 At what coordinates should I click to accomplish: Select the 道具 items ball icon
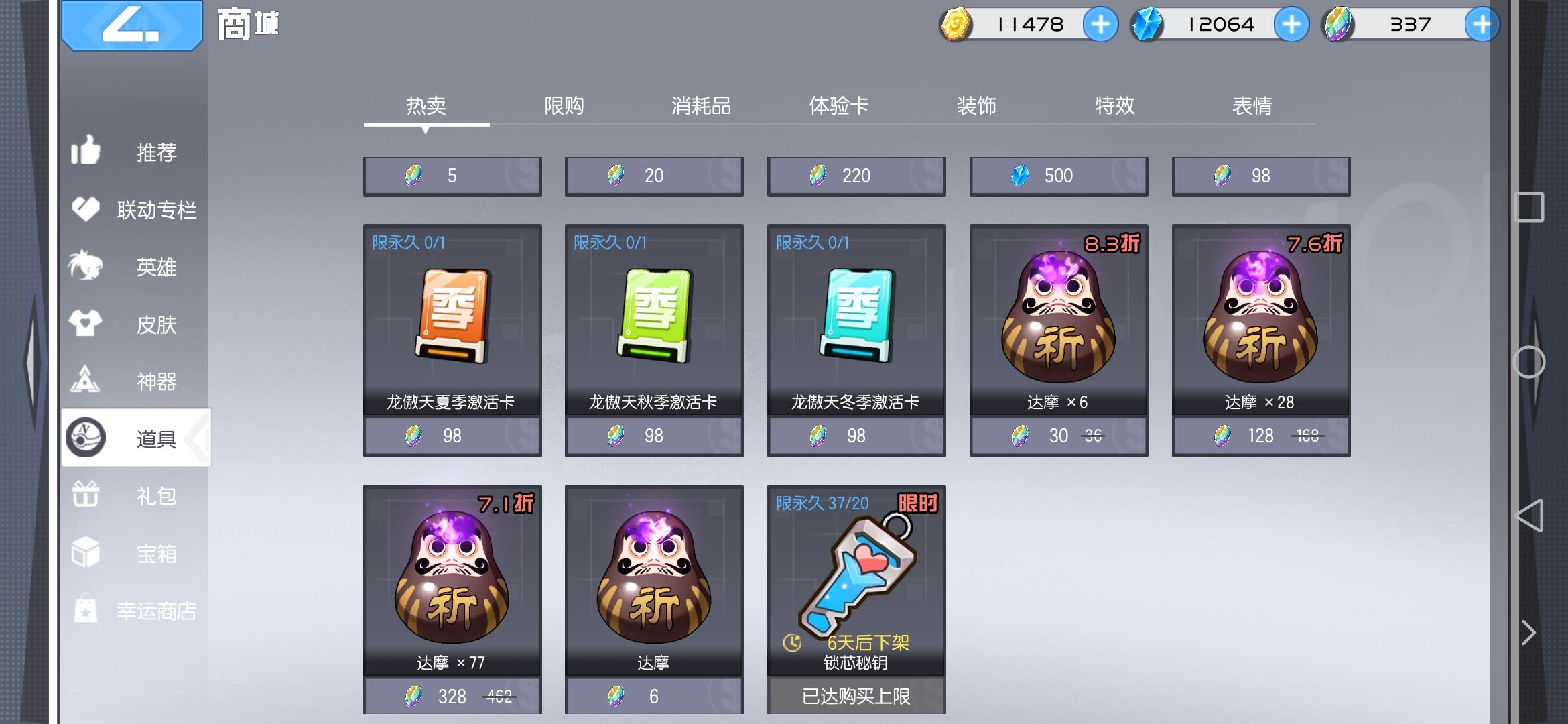[87, 437]
